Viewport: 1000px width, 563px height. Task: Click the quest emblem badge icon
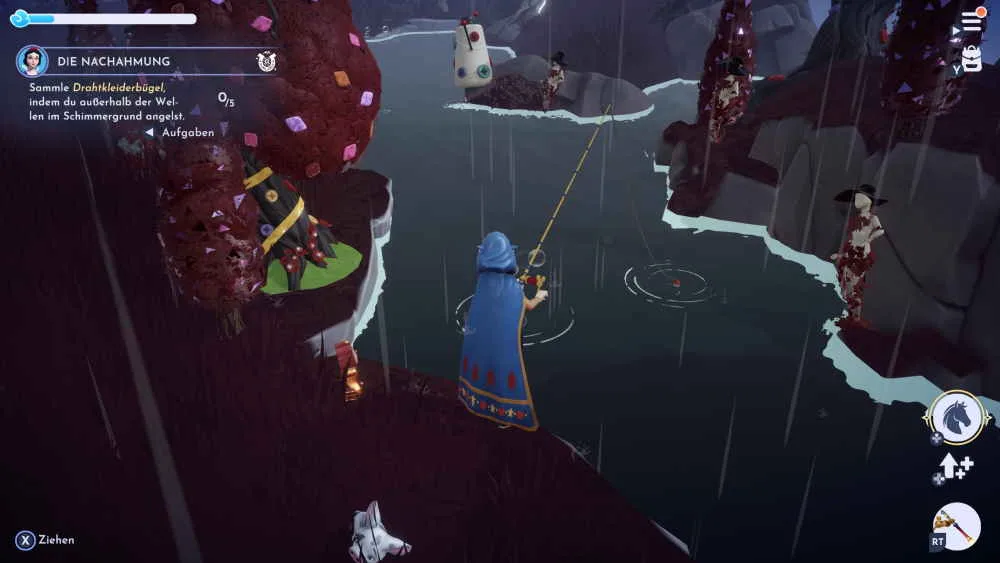coord(266,61)
